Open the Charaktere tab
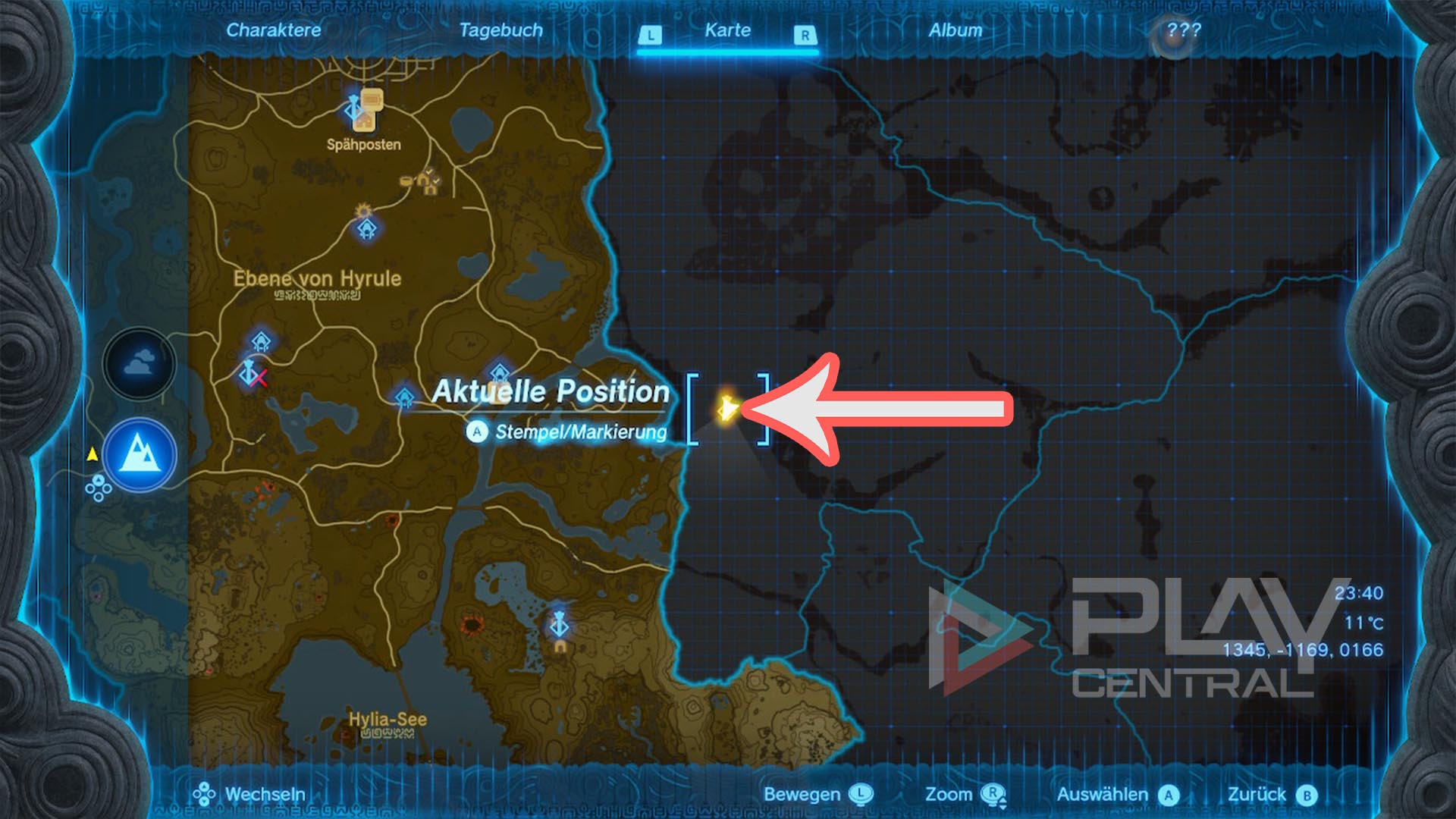 (x=275, y=31)
